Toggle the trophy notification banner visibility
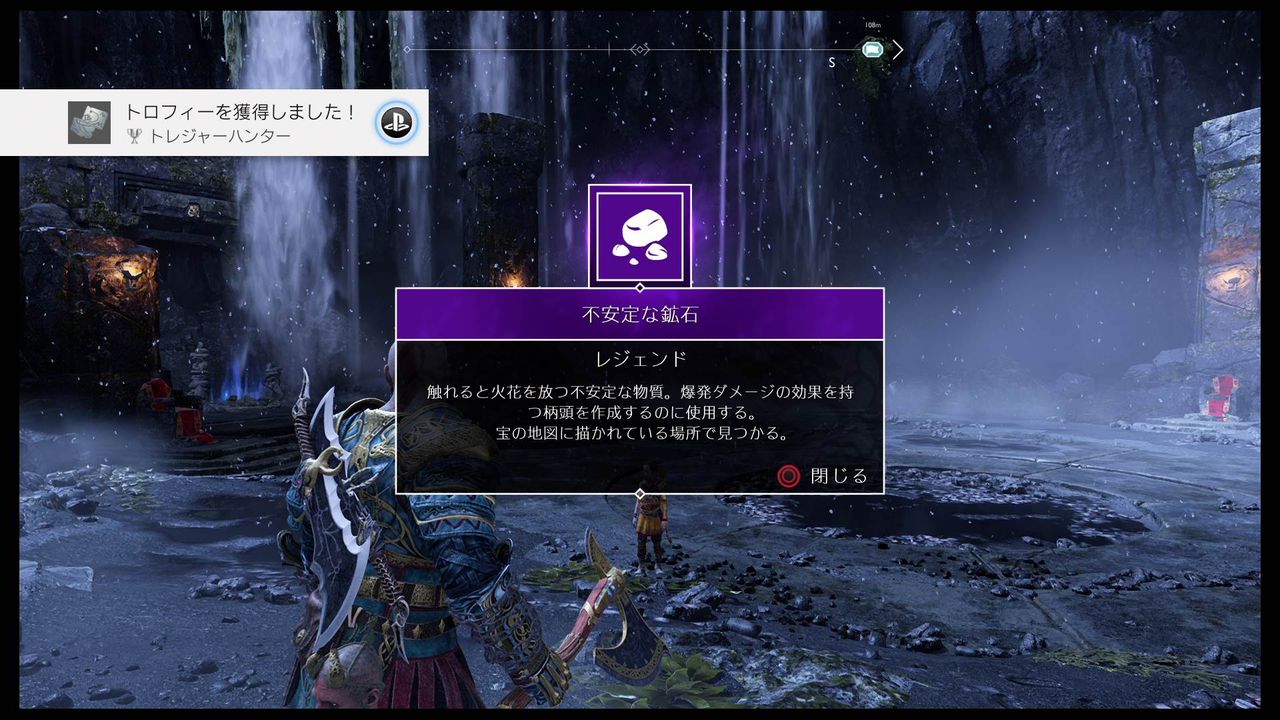Image resolution: width=1280 pixels, height=720 pixels. click(x=215, y=120)
